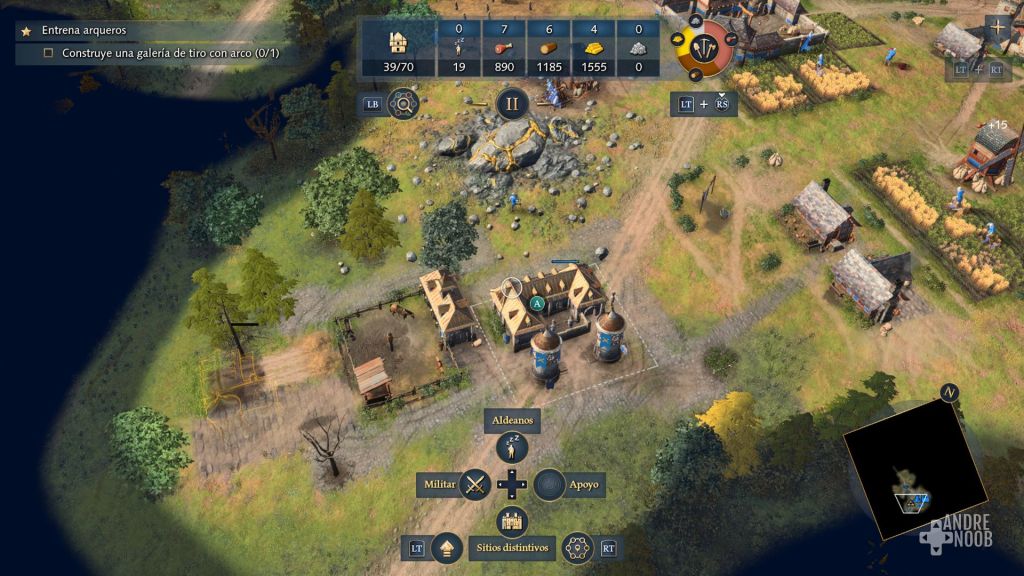1024x576 pixels.
Task: Open the Sitios distintivos landmark button
Action: 512,521
